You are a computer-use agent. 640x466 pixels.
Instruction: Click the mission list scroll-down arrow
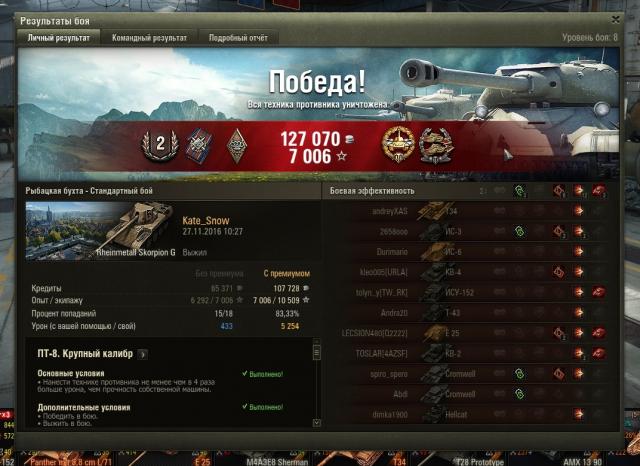pos(317,423)
